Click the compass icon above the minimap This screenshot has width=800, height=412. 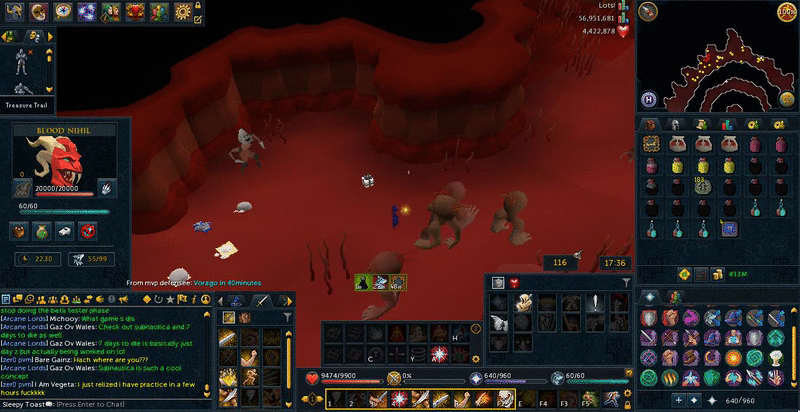(x=650, y=12)
